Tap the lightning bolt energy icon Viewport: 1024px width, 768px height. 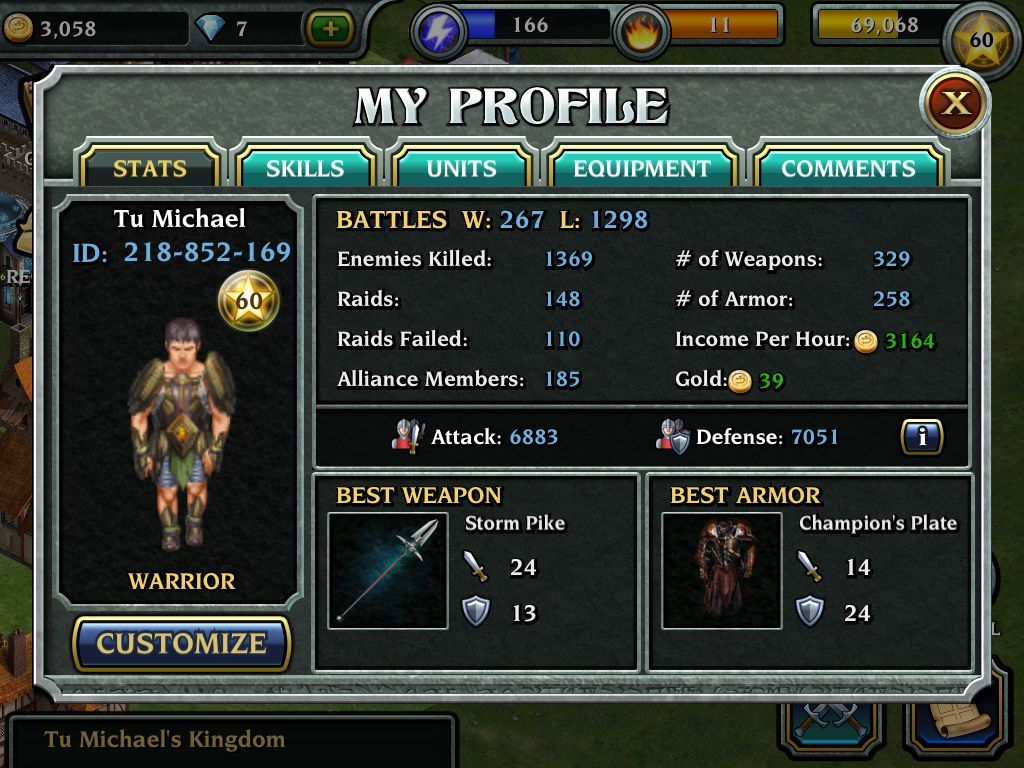point(438,31)
